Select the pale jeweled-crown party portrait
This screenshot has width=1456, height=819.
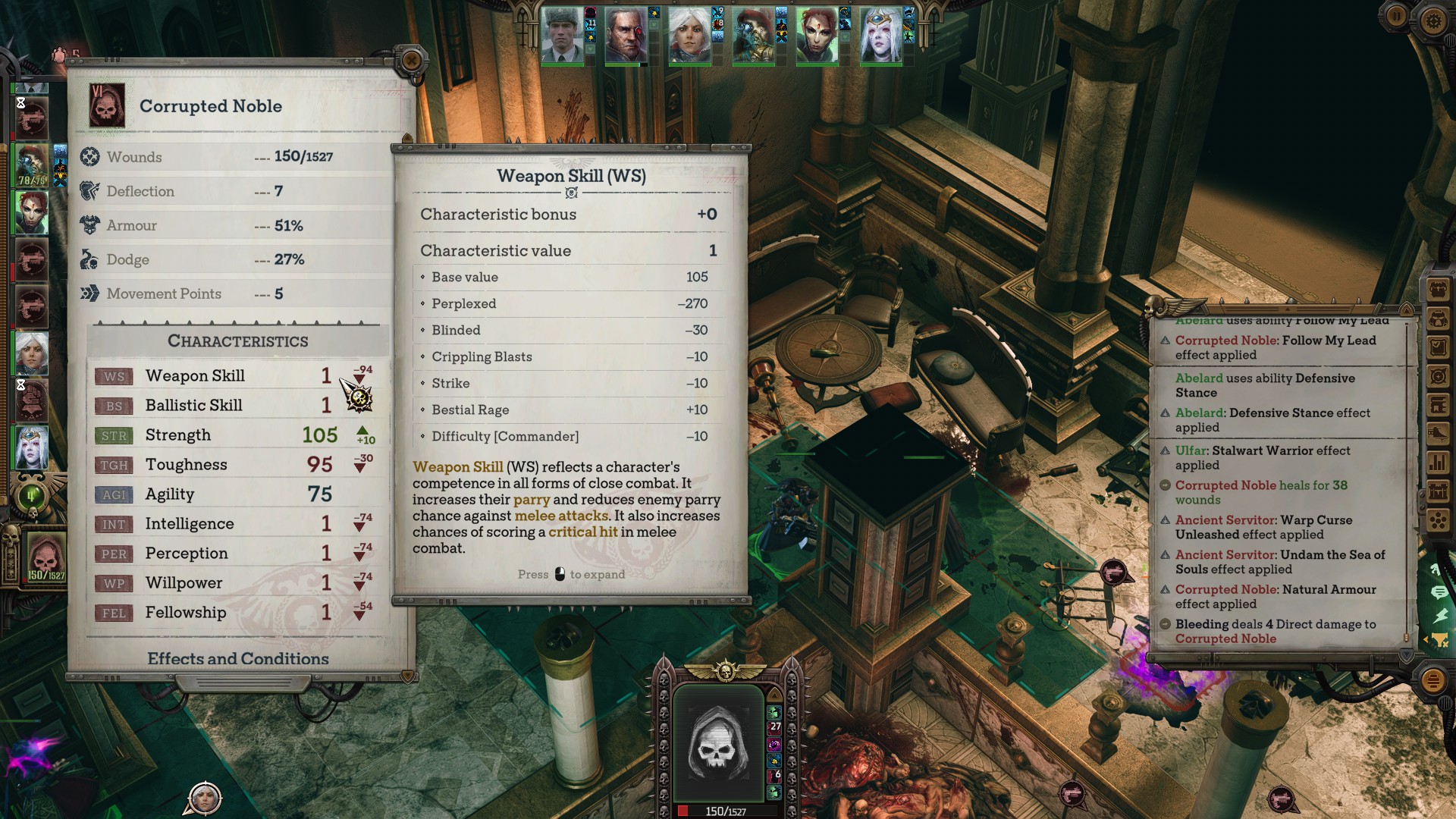click(x=880, y=36)
